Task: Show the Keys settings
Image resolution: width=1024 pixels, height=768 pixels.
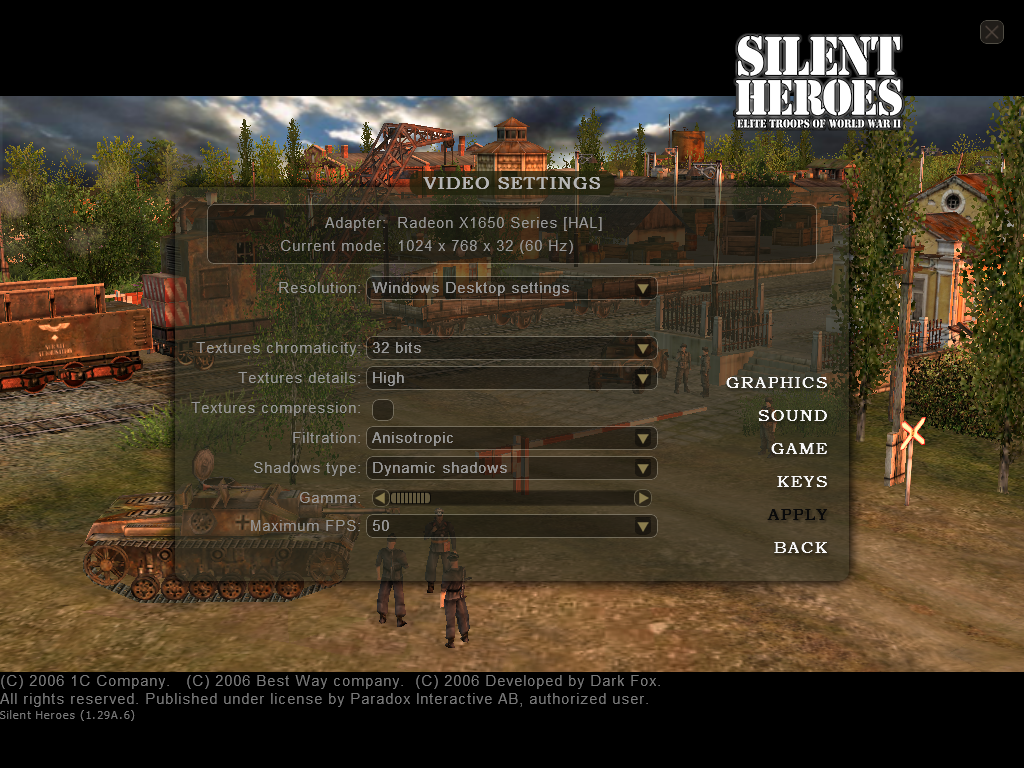Action: (802, 481)
